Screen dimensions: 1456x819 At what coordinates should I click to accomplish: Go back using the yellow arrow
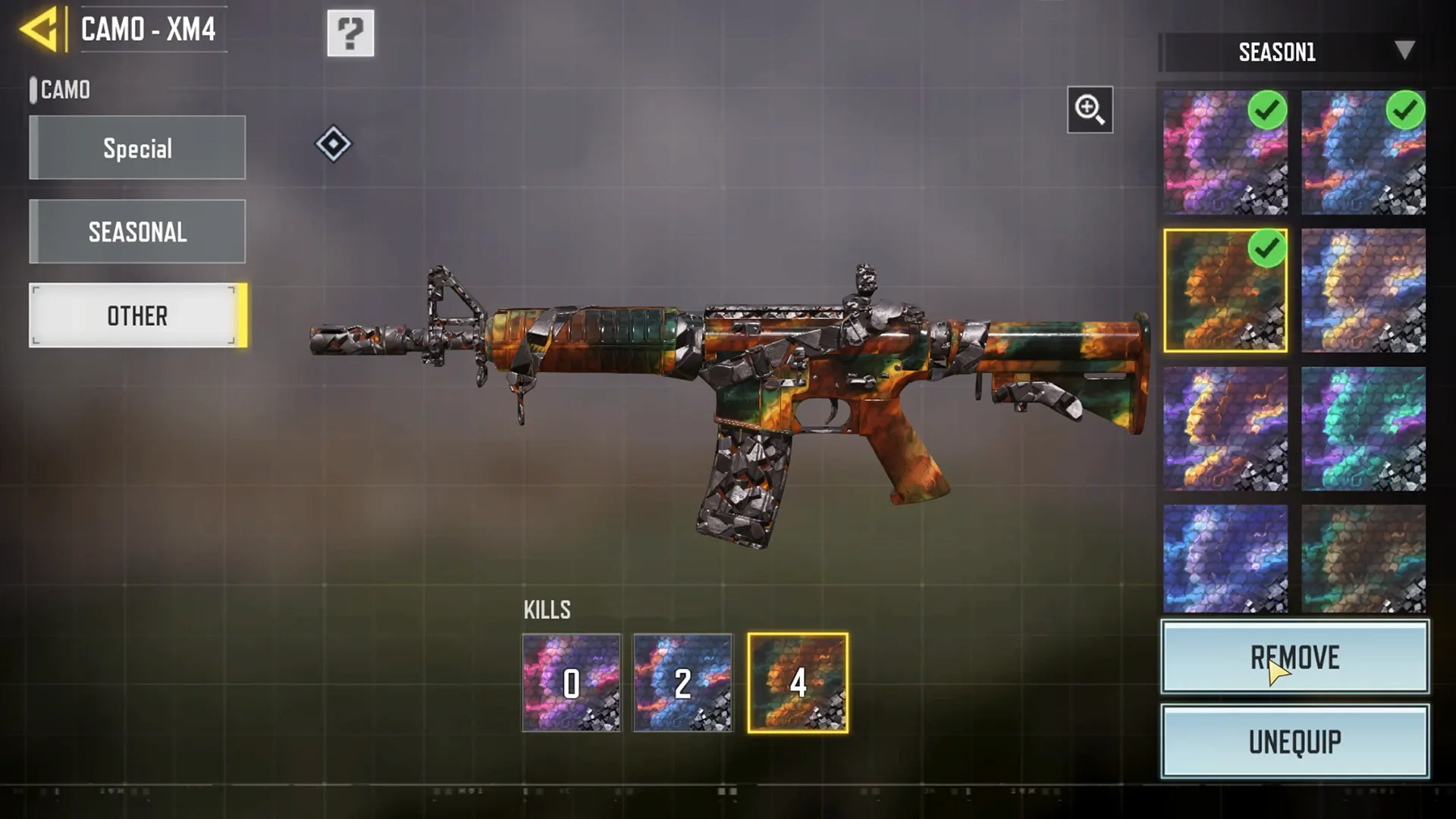pyautogui.click(x=39, y=30)
